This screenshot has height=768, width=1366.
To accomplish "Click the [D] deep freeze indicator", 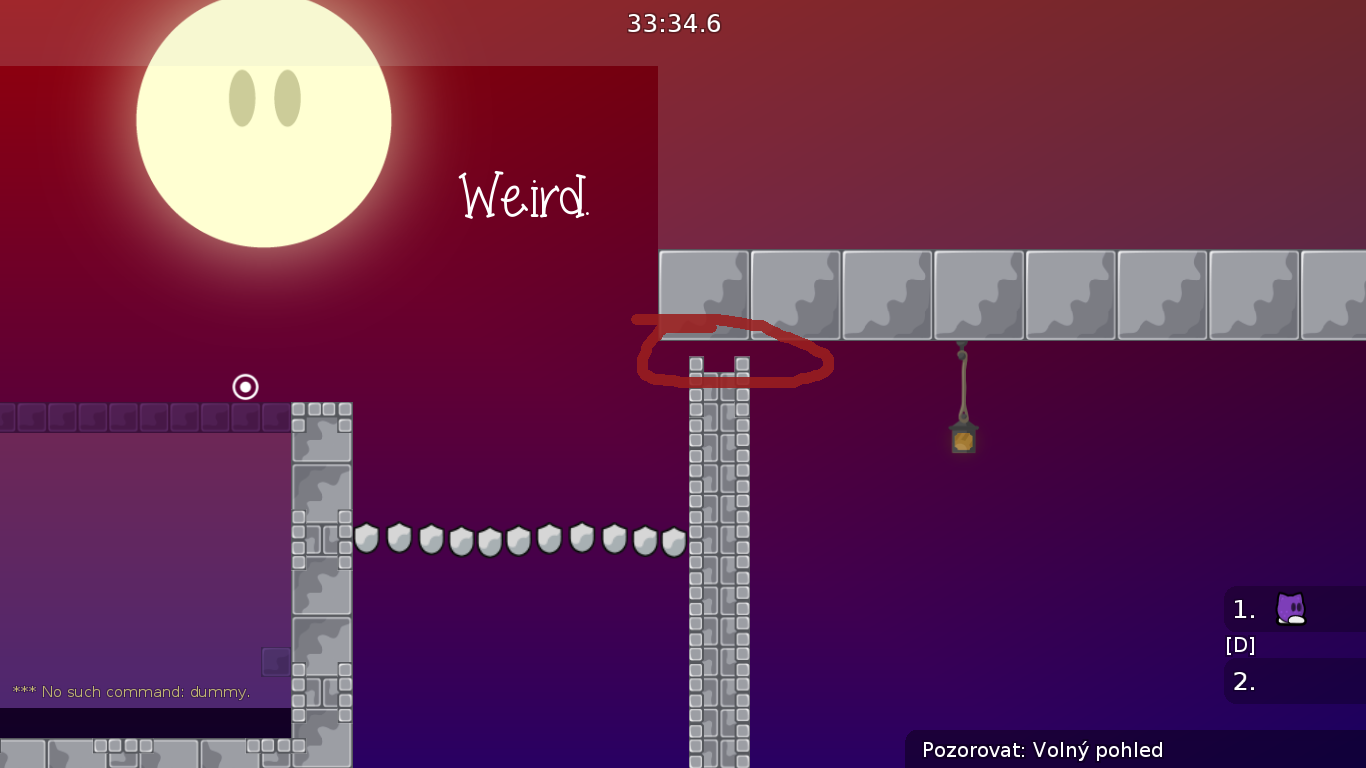I will point(1240,645).
